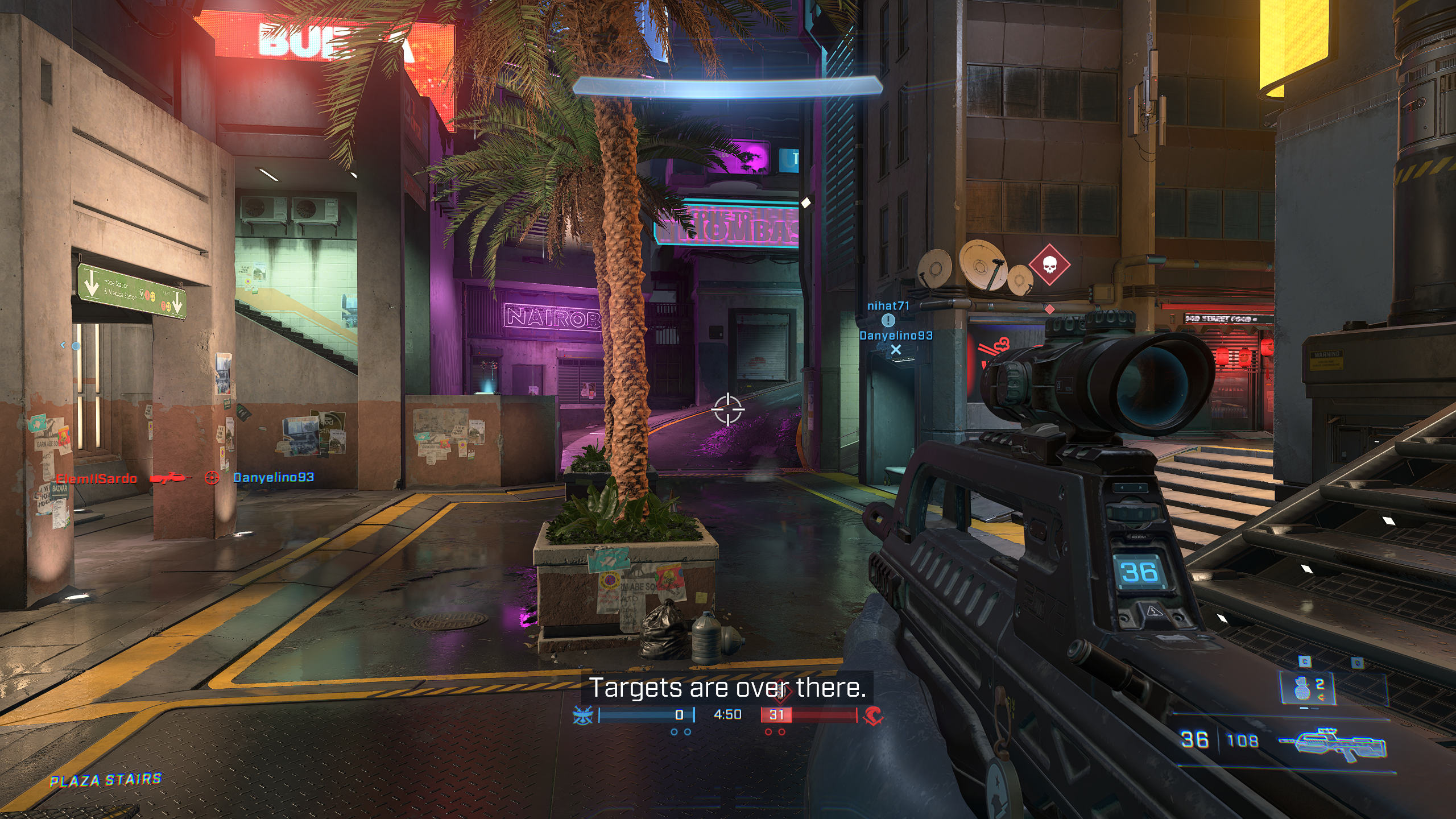Select Danyelino93's X death marker

click(x=896, y=350)
